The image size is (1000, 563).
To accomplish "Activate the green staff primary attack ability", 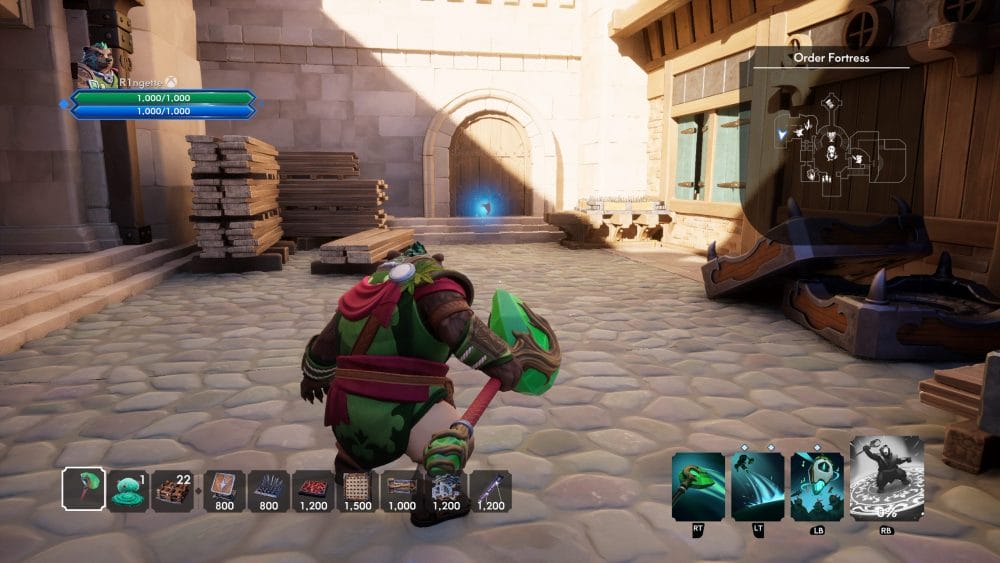I will 698,486.
